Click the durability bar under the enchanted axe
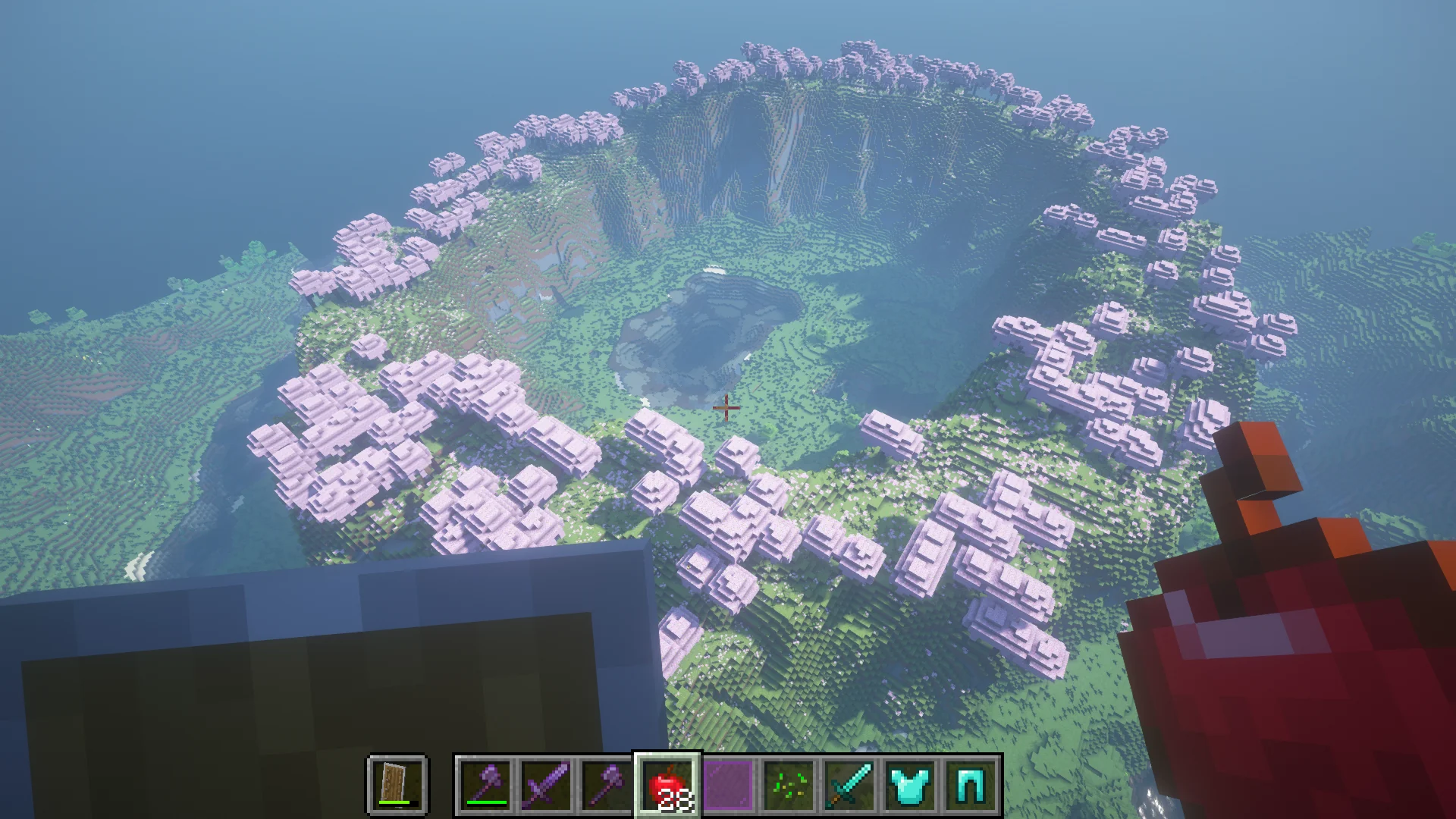This screenshot has height=819, width=1456. coord(485,801)
